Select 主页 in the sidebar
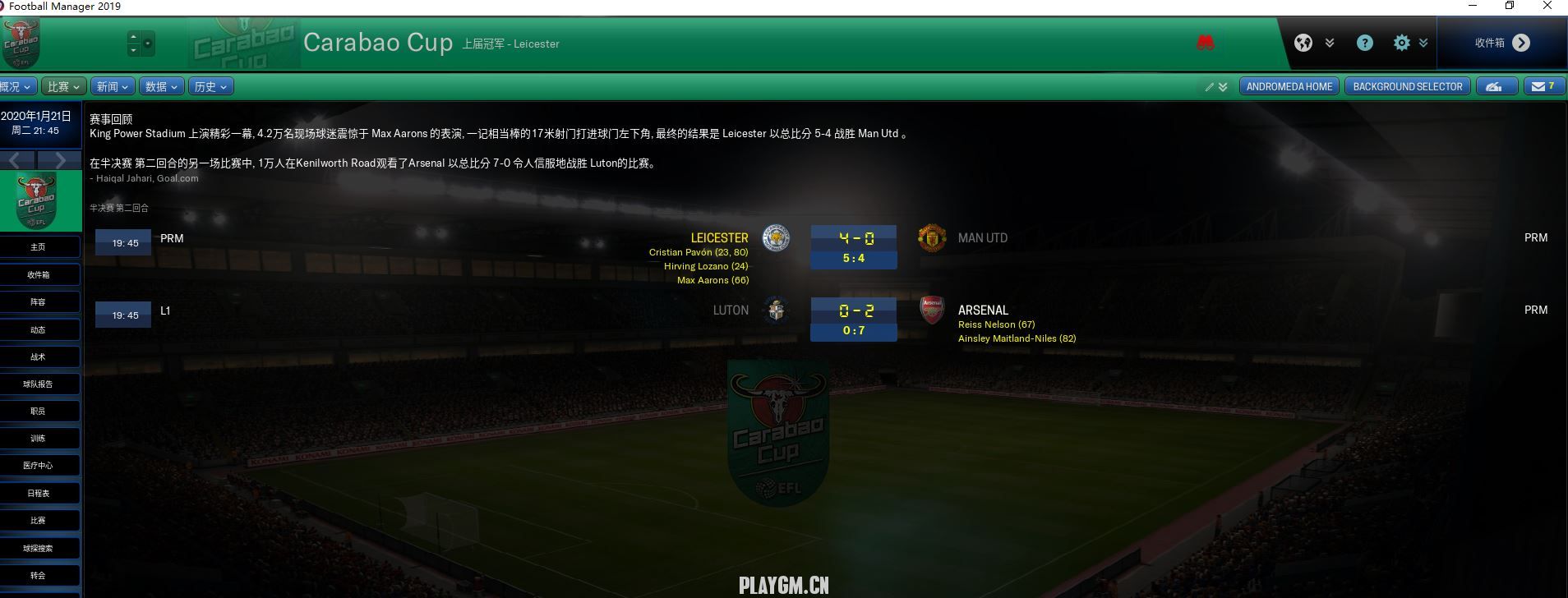Viewport: 1568px width, 598px height. coord(39,246)
